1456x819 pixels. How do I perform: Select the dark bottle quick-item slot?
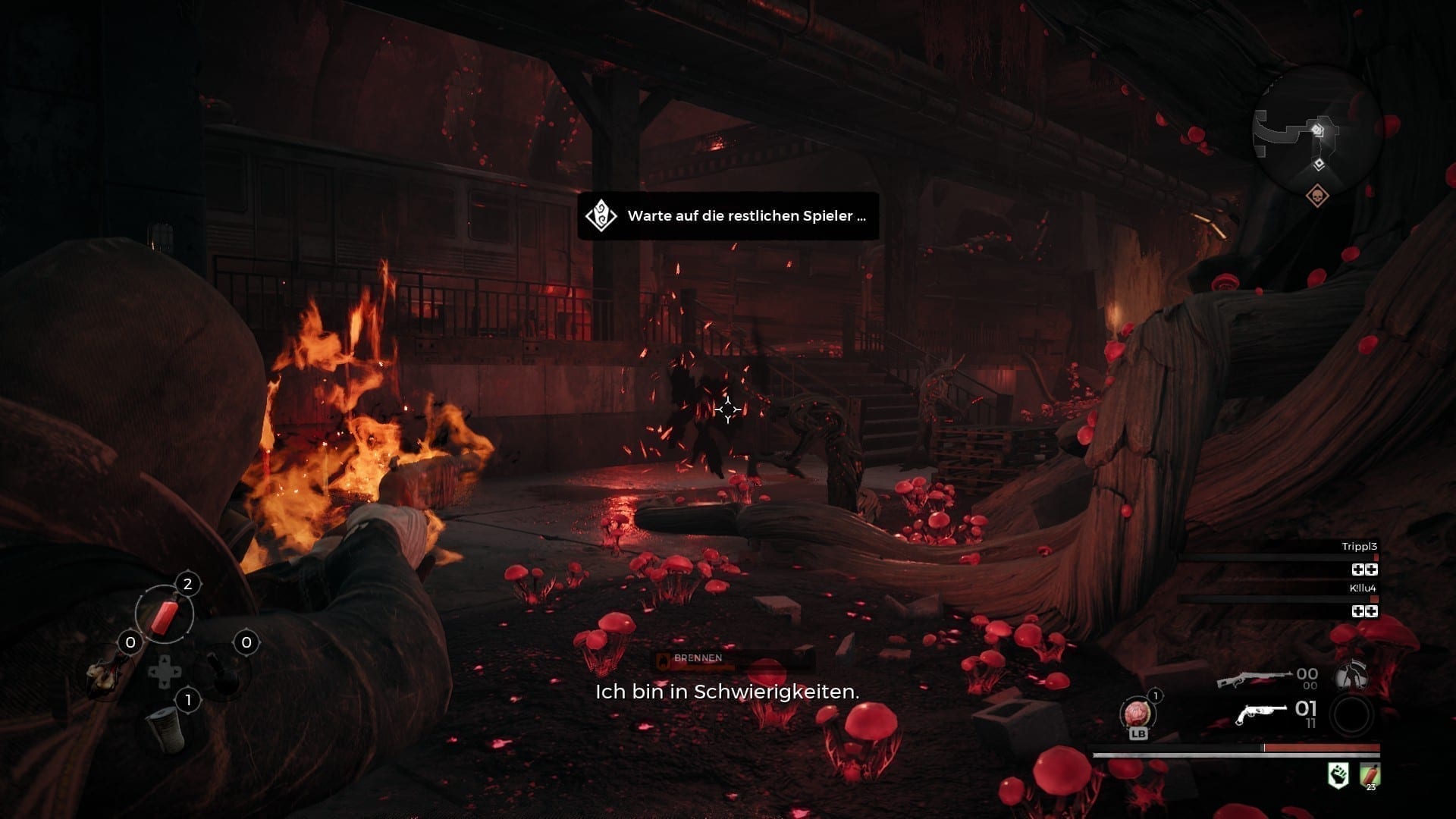point(221,672)
